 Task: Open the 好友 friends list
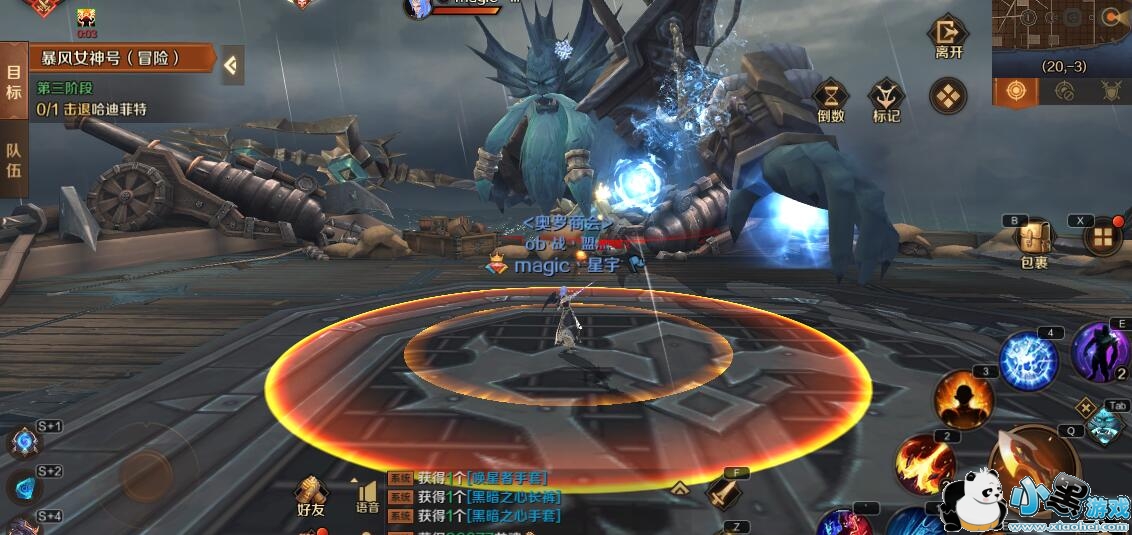[x=311, y=496]
